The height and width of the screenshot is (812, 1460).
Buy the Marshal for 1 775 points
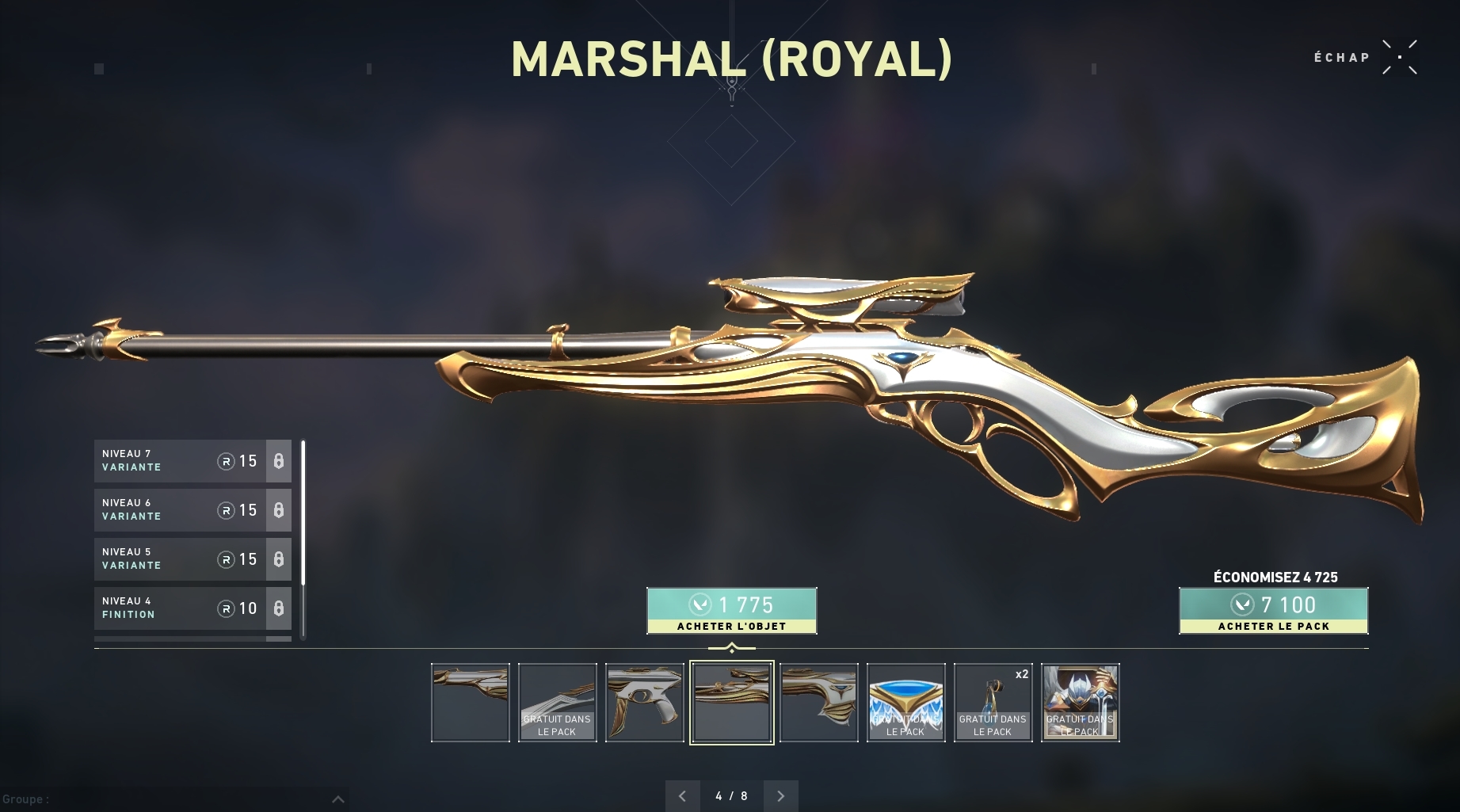pos(731,611)
